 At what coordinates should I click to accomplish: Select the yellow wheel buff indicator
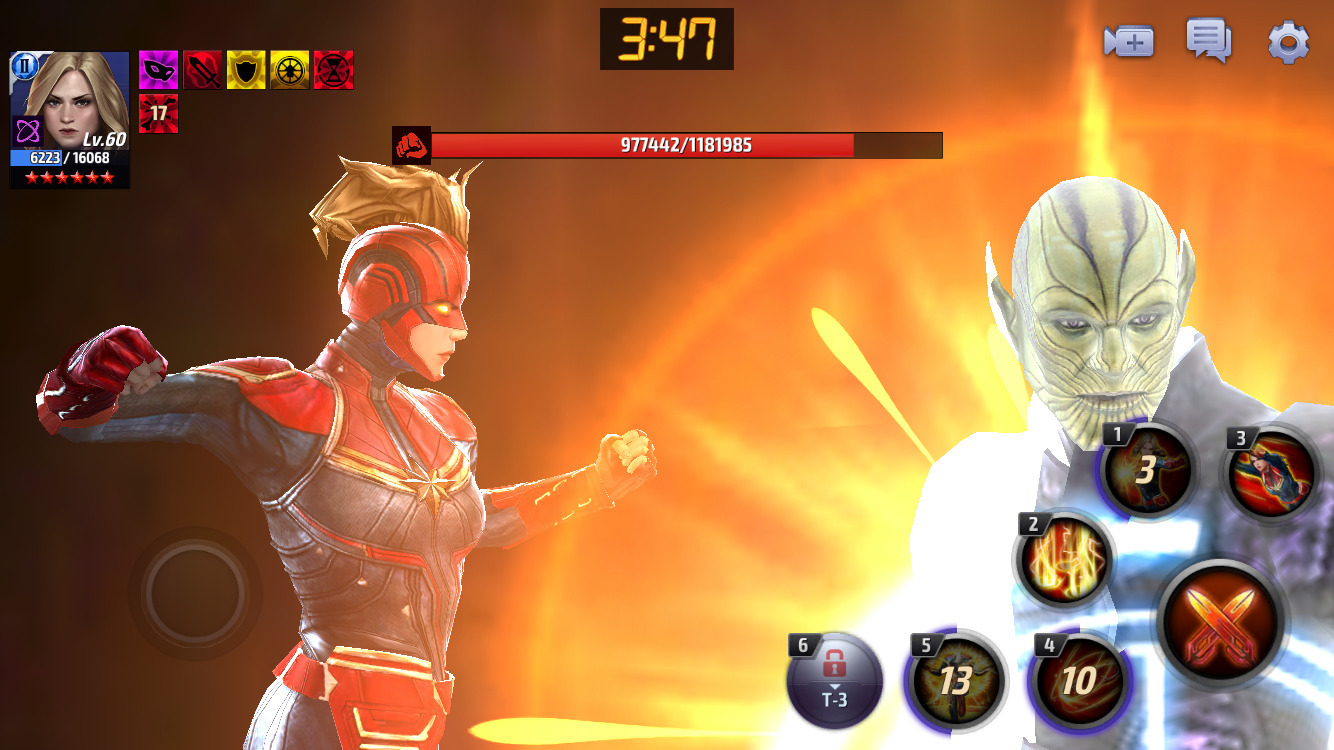[289, 68]
